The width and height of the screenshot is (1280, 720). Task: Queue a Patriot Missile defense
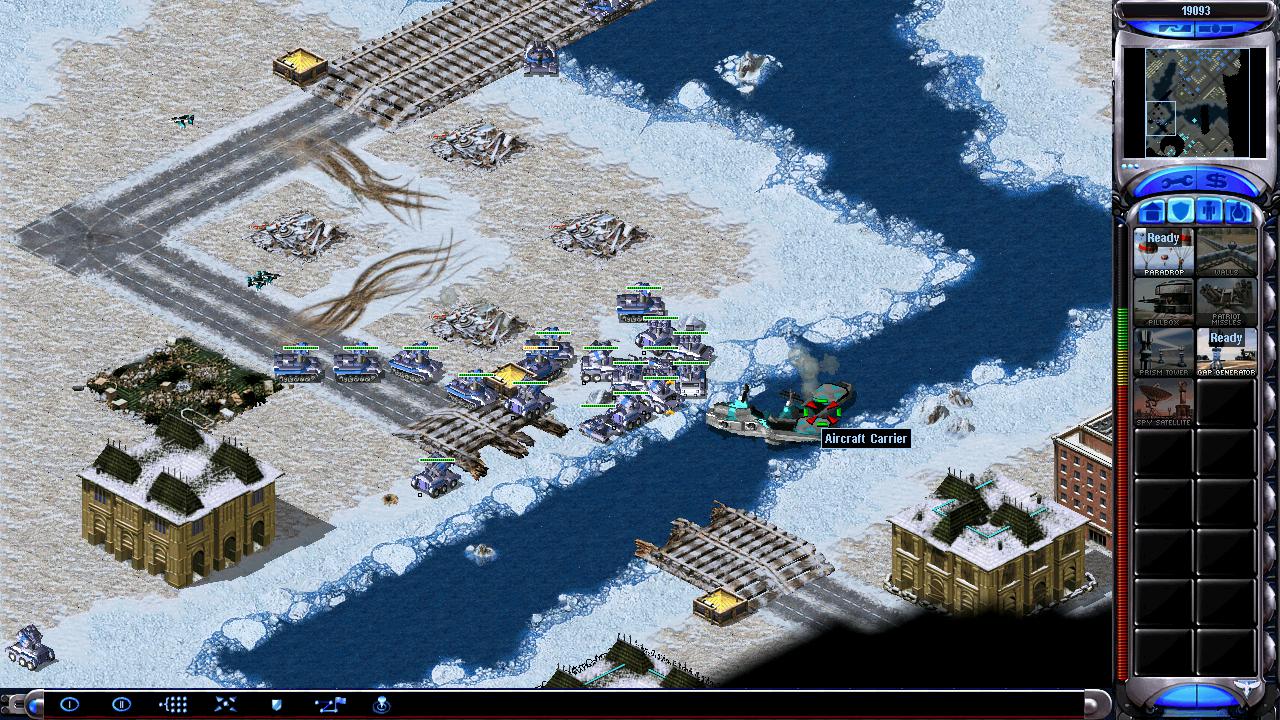[x=1226, y=302]
